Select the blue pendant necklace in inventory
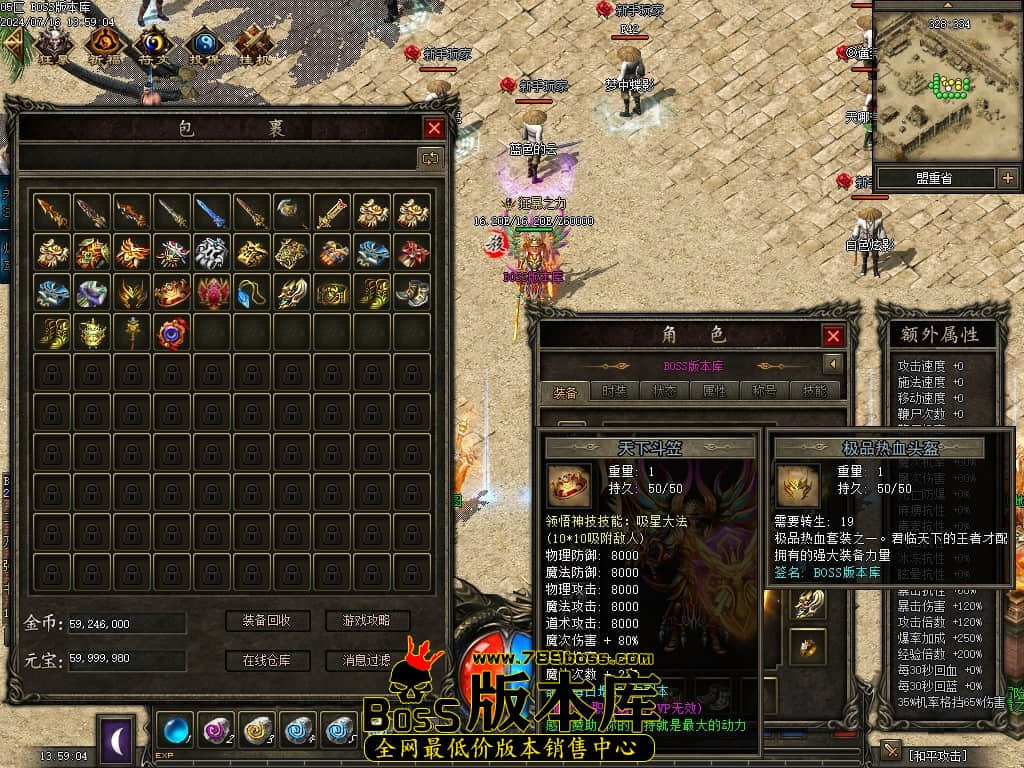 251,292
